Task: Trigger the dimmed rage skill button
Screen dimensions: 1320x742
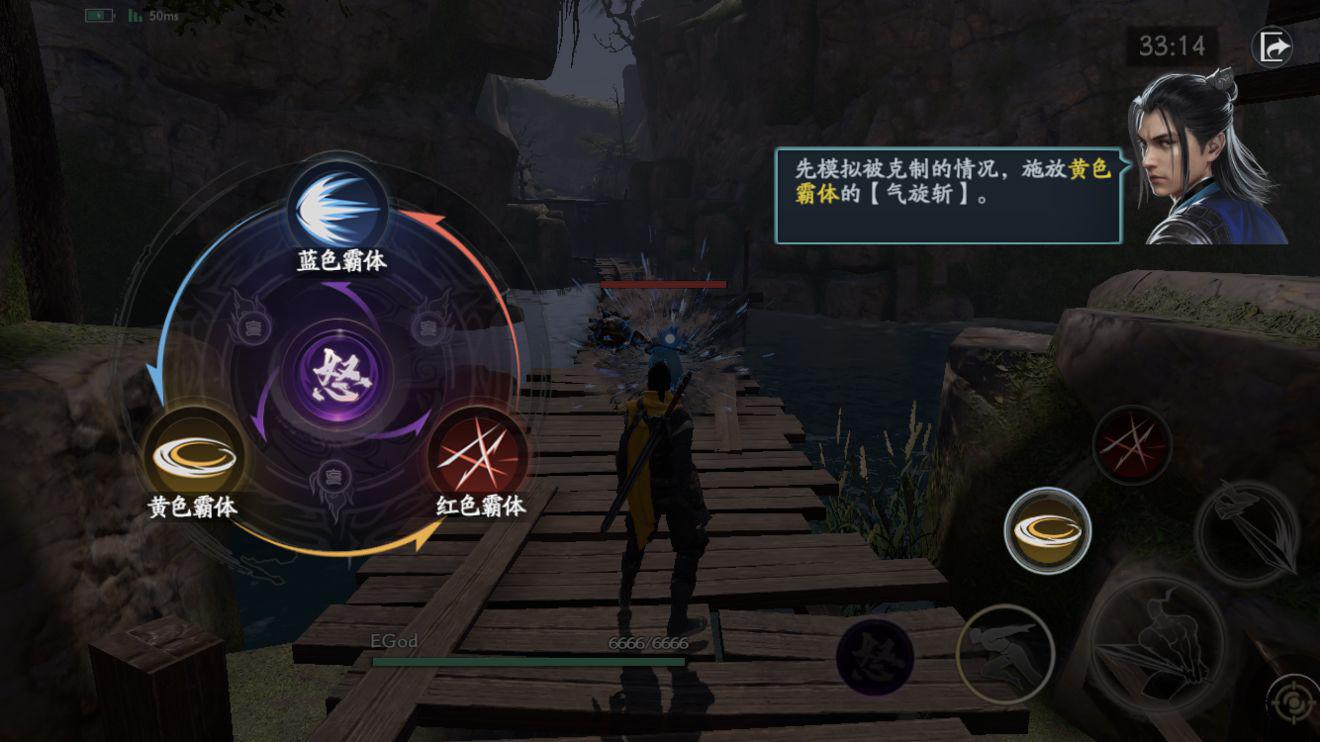Action: 874,657
